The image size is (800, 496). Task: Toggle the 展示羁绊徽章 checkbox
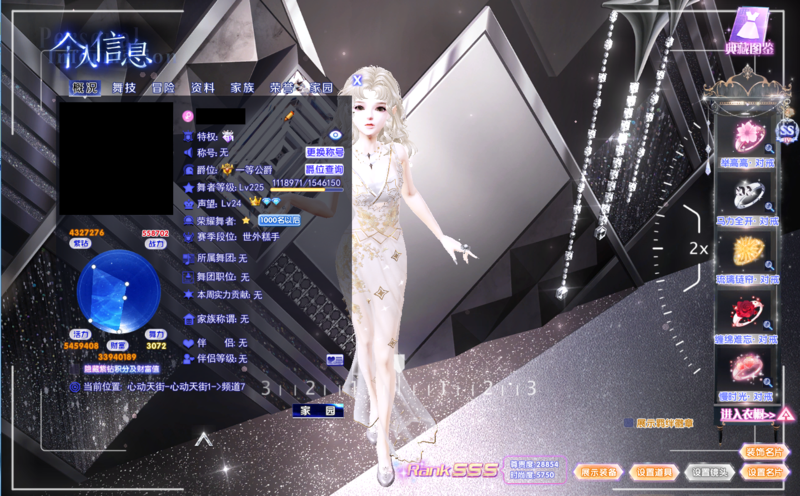627,423
